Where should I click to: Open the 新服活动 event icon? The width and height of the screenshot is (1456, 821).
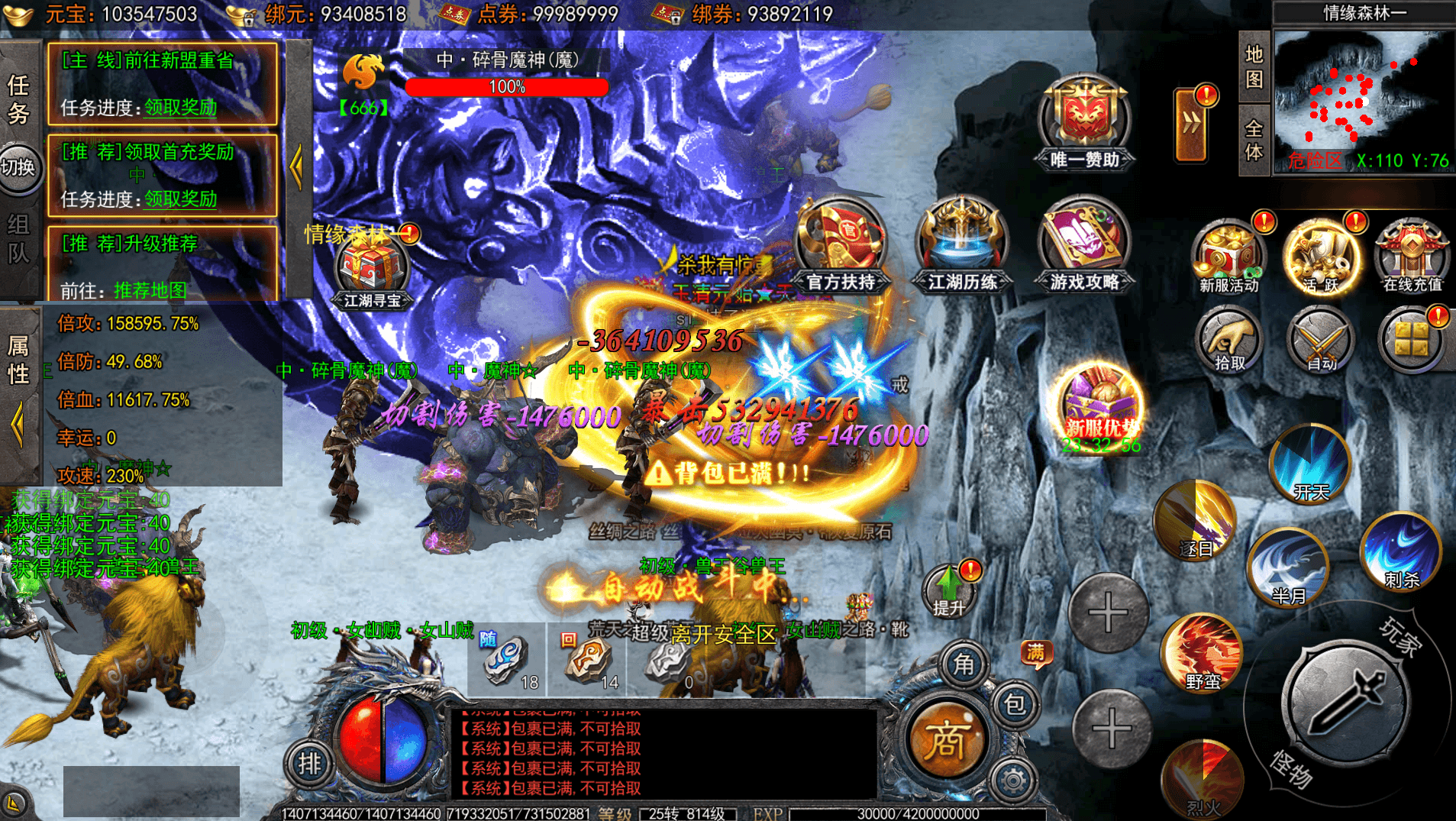(x=1228, y=256)
